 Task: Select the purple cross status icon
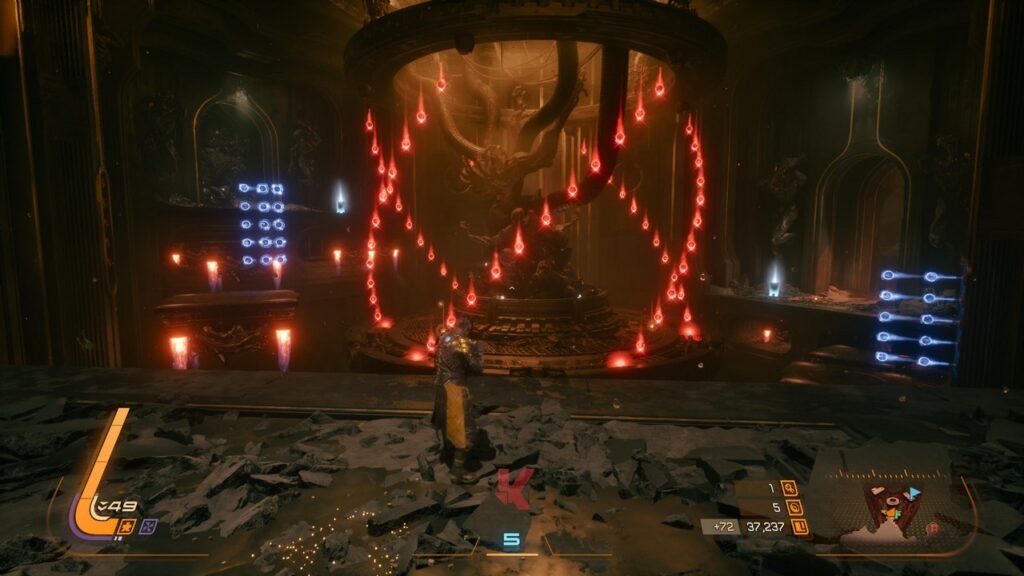tap(149, 526)
